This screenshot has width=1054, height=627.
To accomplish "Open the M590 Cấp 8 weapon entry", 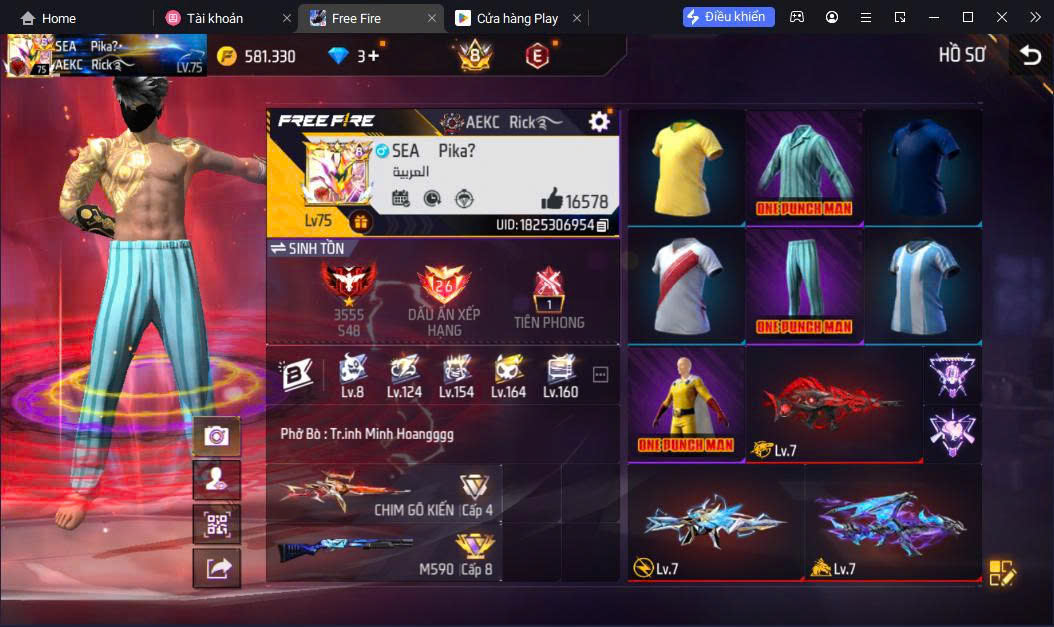I will (x=385, y=553).
